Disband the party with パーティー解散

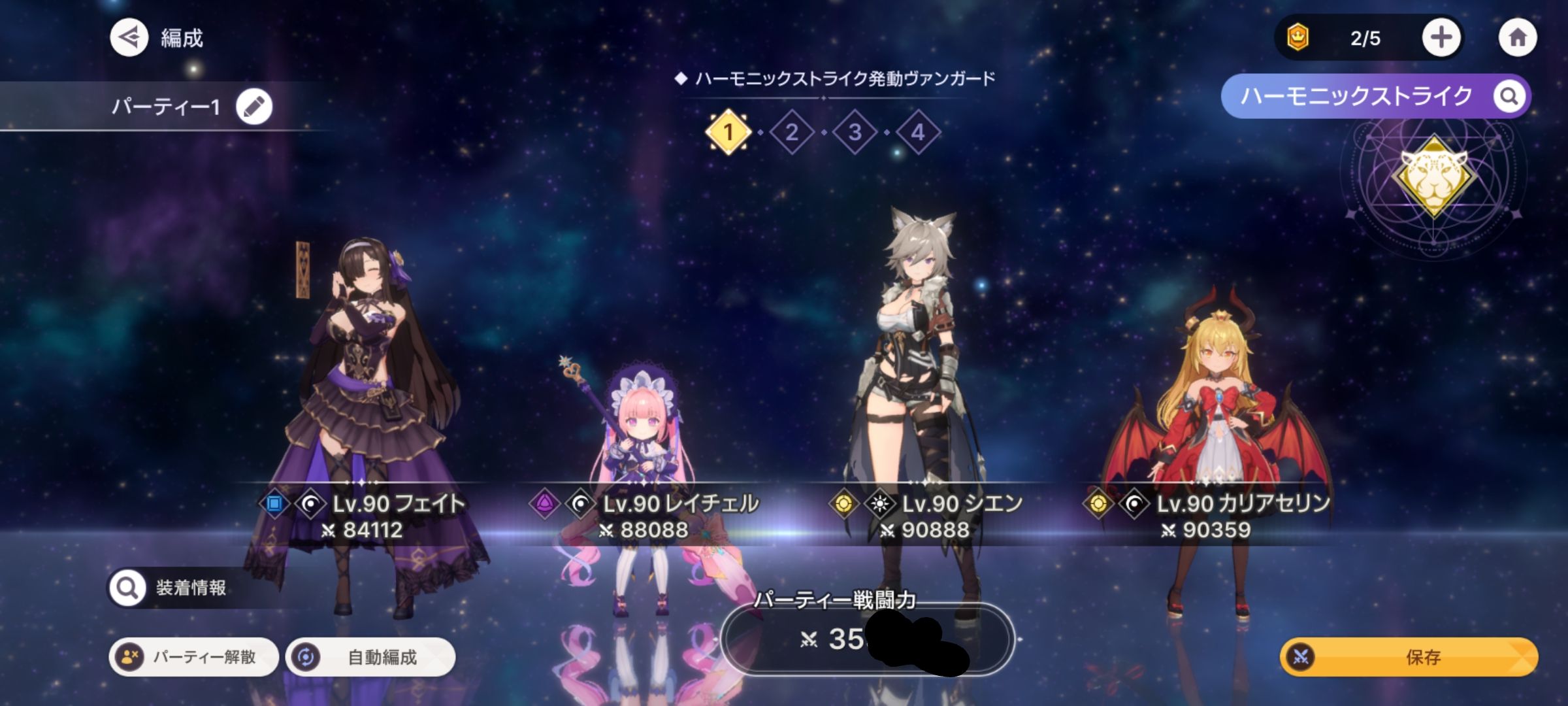click(x=193, y=657)
